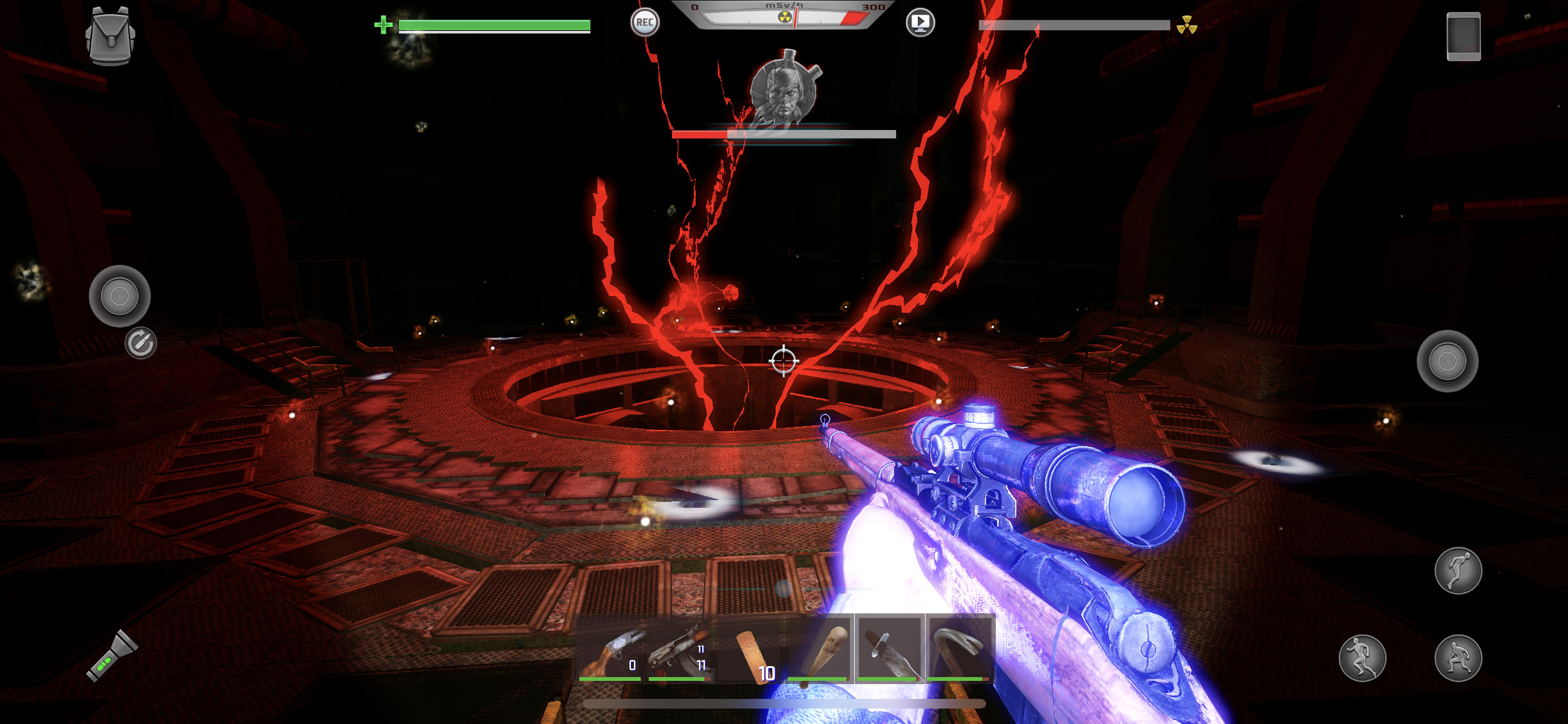
Task: Open the backpack inventory
Action: [110, 36]
